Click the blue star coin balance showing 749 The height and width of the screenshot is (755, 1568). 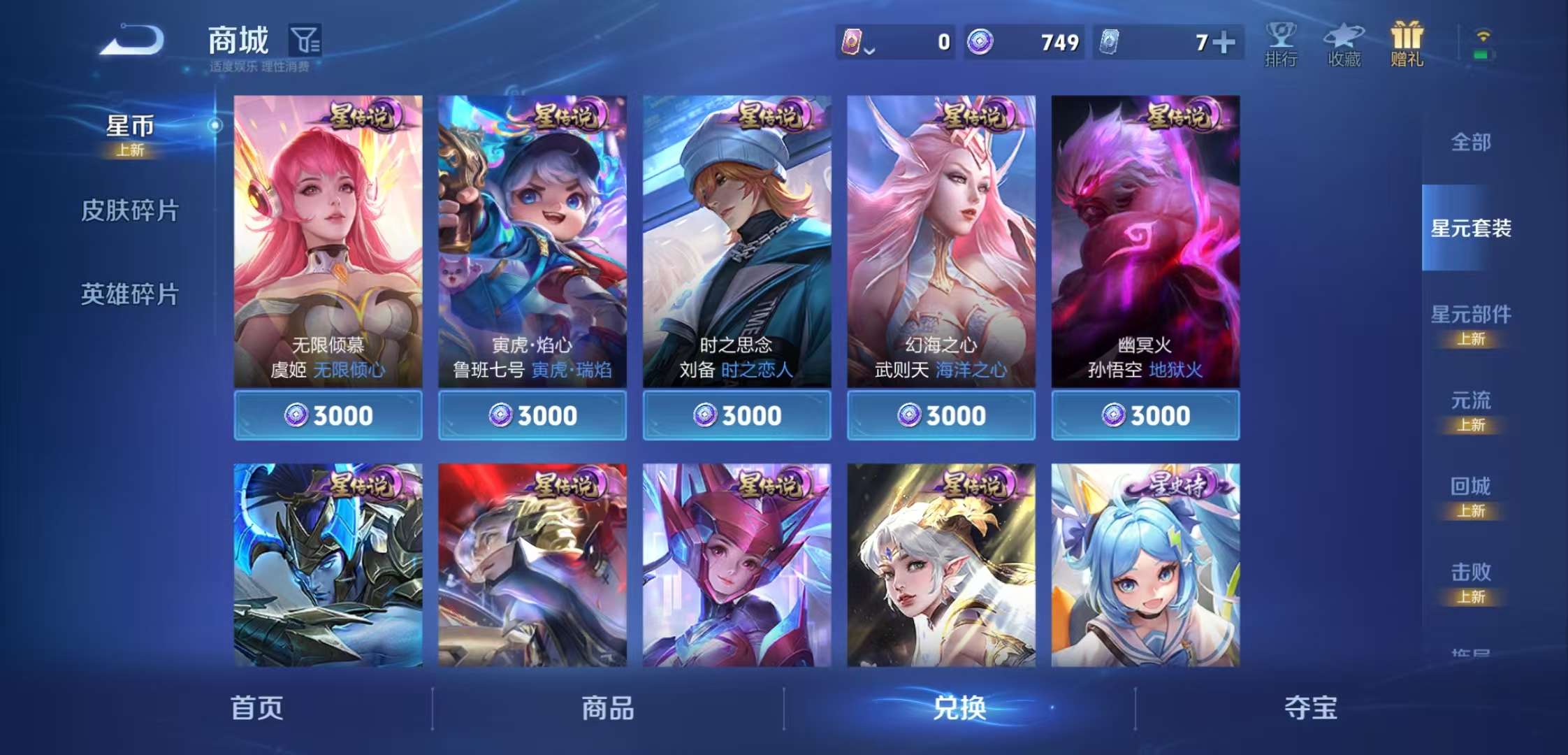click(x=1024, y=43)
